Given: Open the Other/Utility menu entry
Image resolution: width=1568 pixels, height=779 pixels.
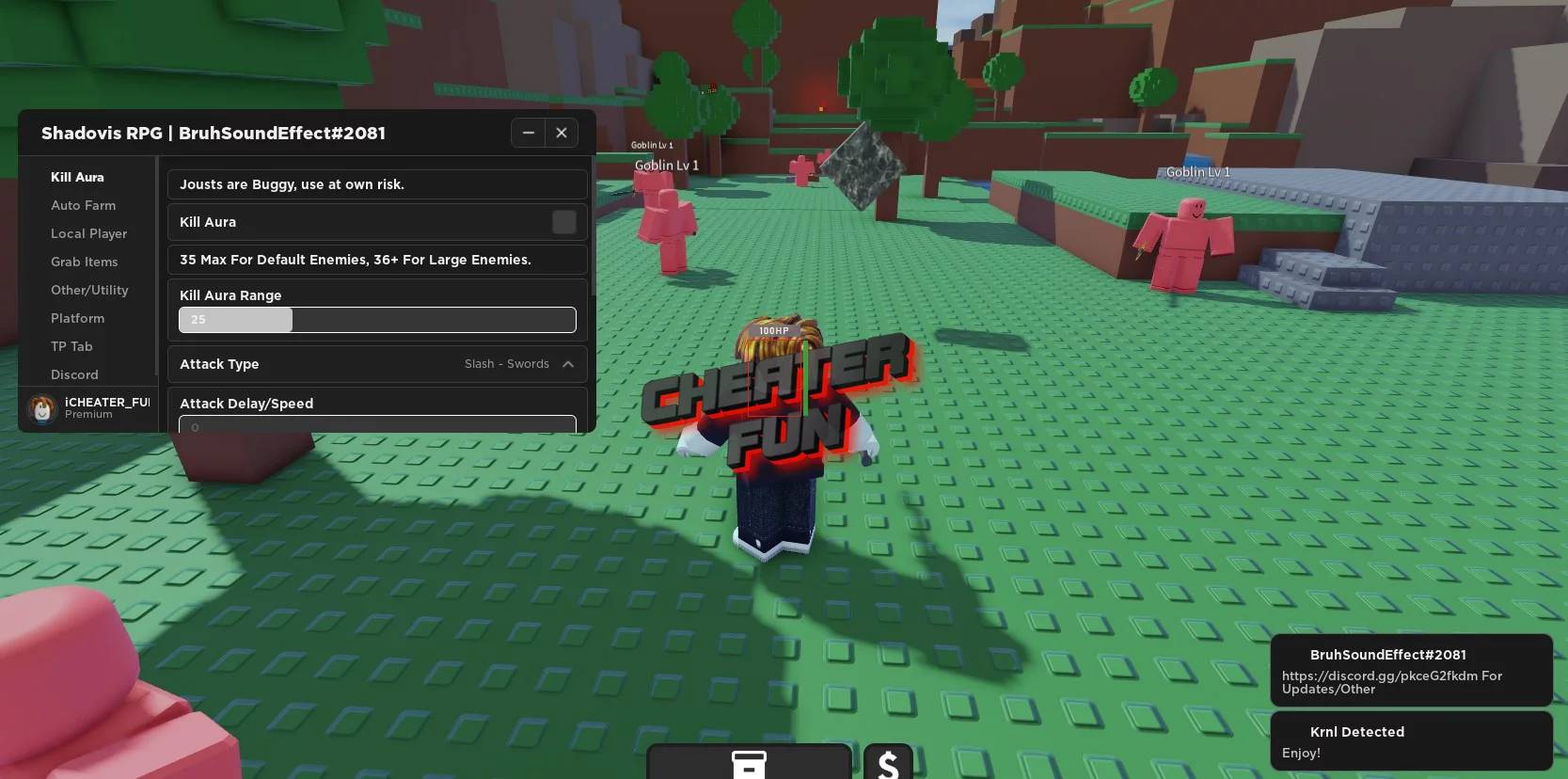Looking at the screenshot, I should [89, 290].
